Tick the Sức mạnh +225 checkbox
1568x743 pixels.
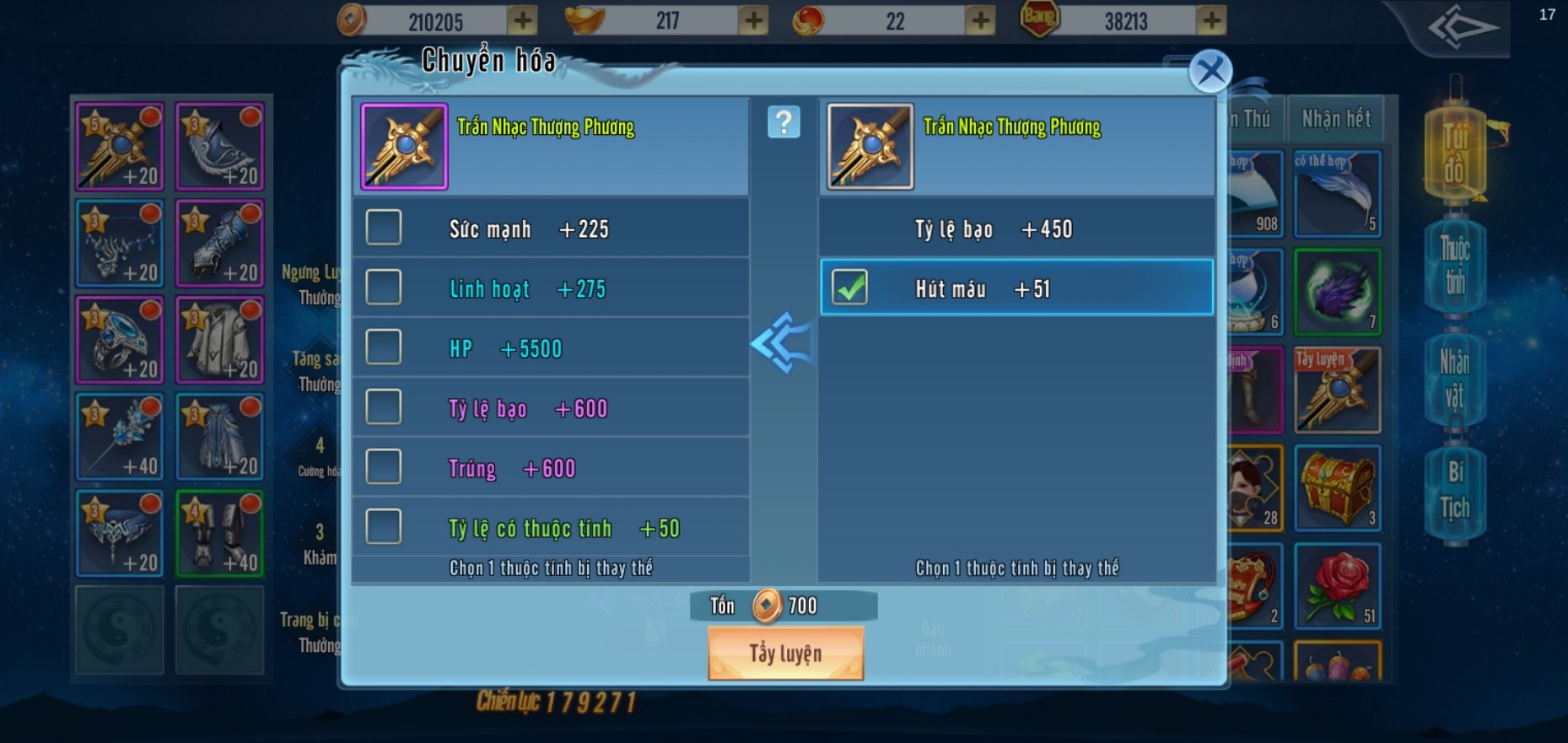pos(384,228)
